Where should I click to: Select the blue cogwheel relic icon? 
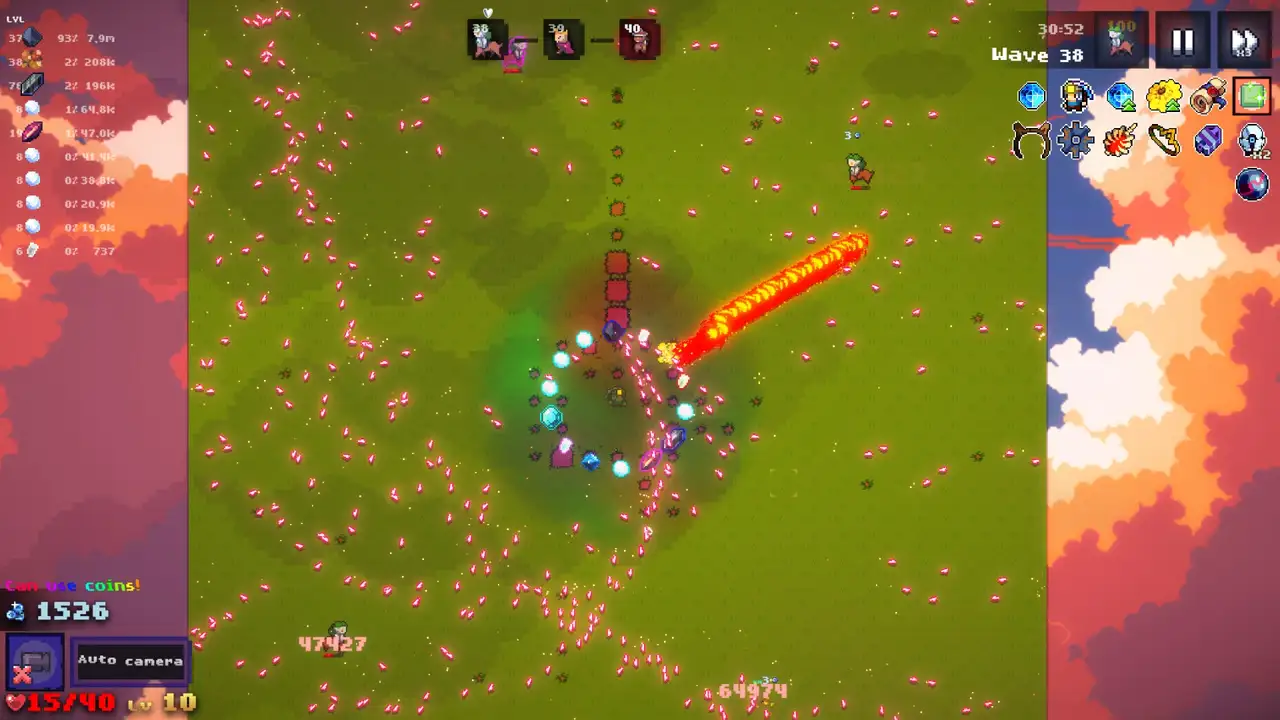point(1076,141)
